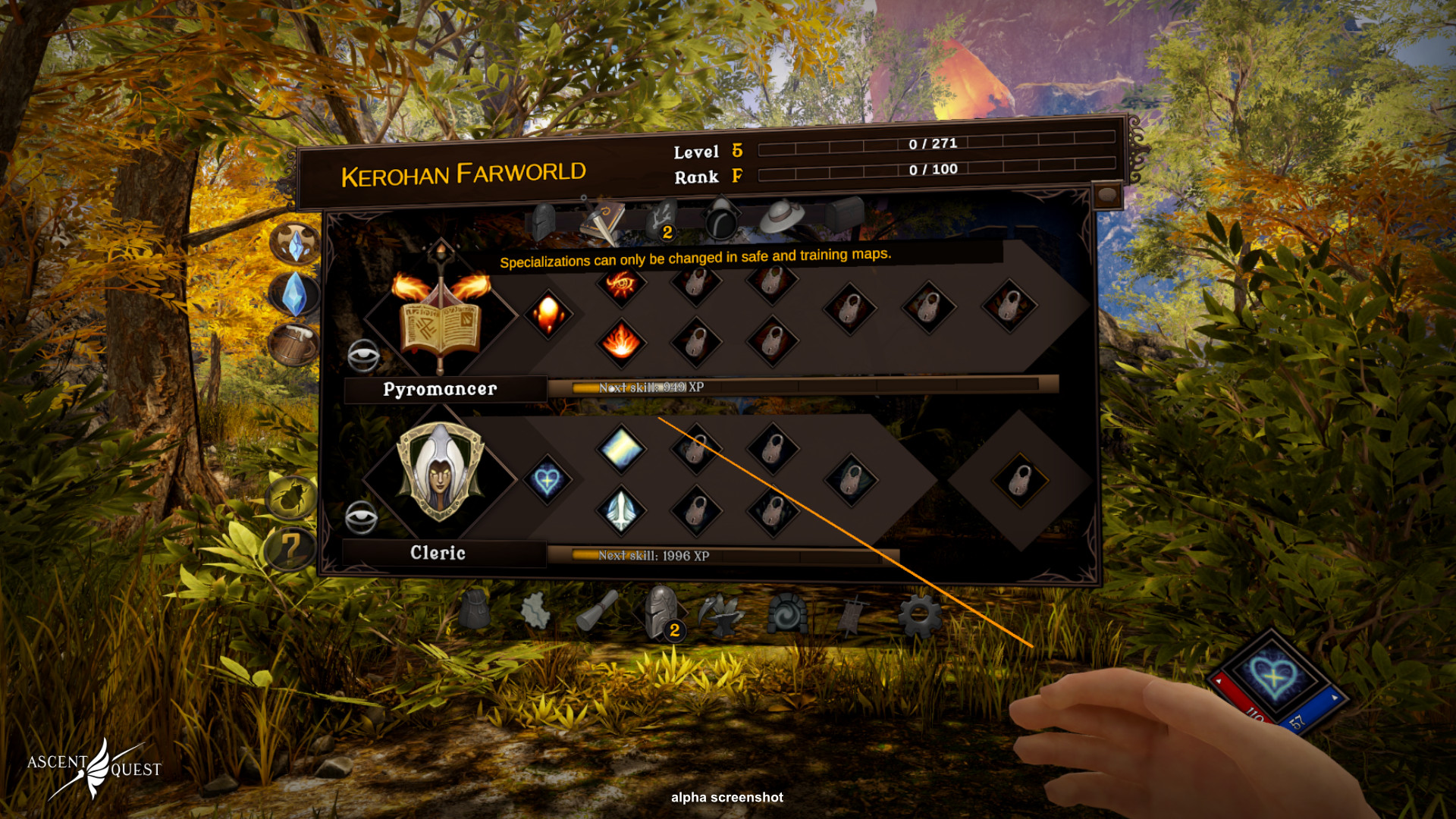Open the spellbook and sword tab
Viewport: 1456px width, 819px height.
(x=602, y=221)
